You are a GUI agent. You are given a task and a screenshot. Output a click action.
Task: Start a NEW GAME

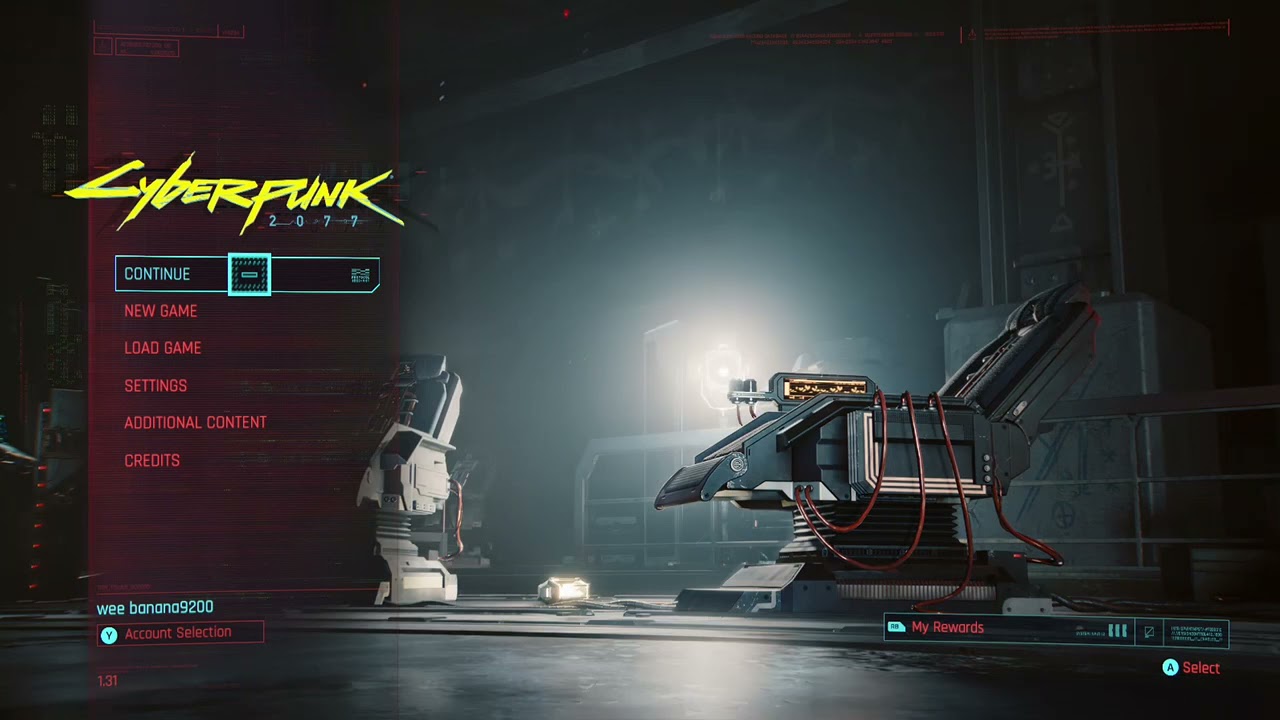pyautogui.click(x=161, y=311)
